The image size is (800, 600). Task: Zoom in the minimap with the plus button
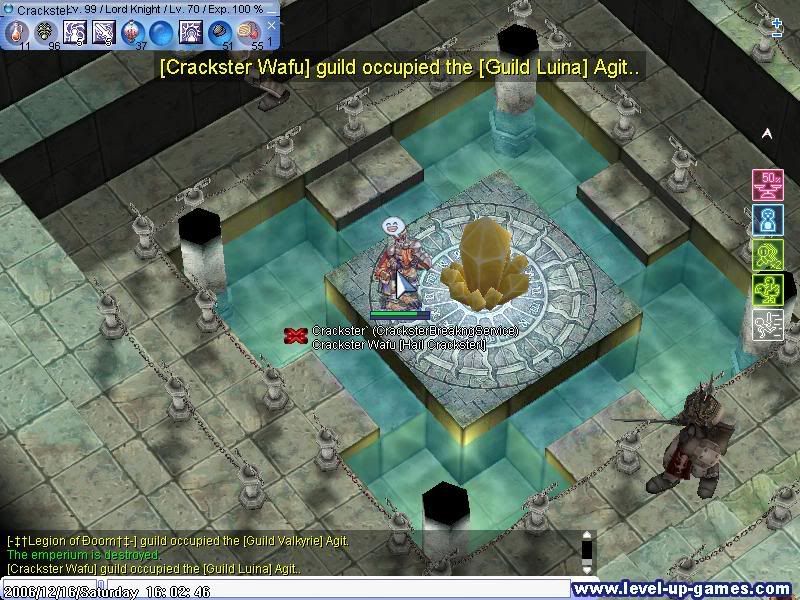coord(777,22)
